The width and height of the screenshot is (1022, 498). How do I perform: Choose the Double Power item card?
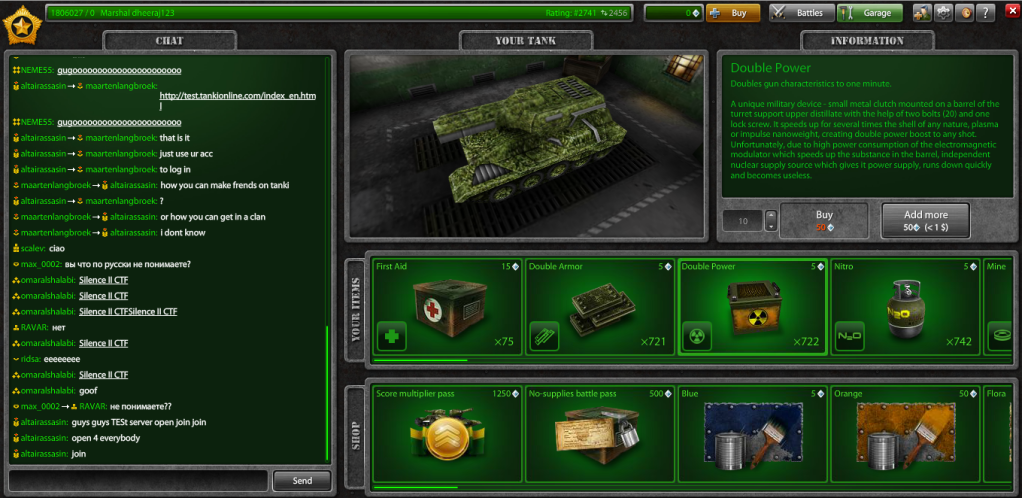[x=752, y=307]
